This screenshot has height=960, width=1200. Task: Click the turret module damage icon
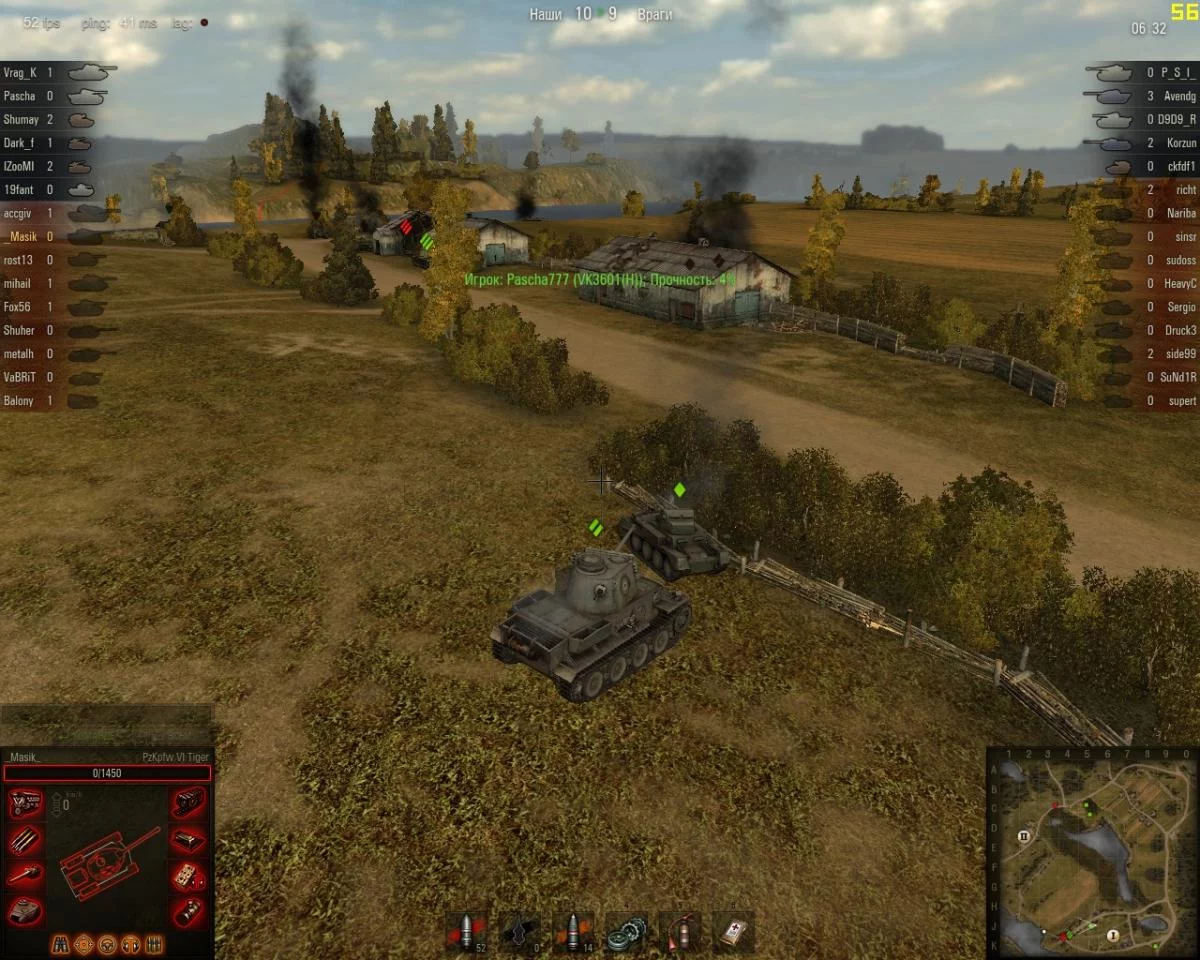tap(25, 911)
